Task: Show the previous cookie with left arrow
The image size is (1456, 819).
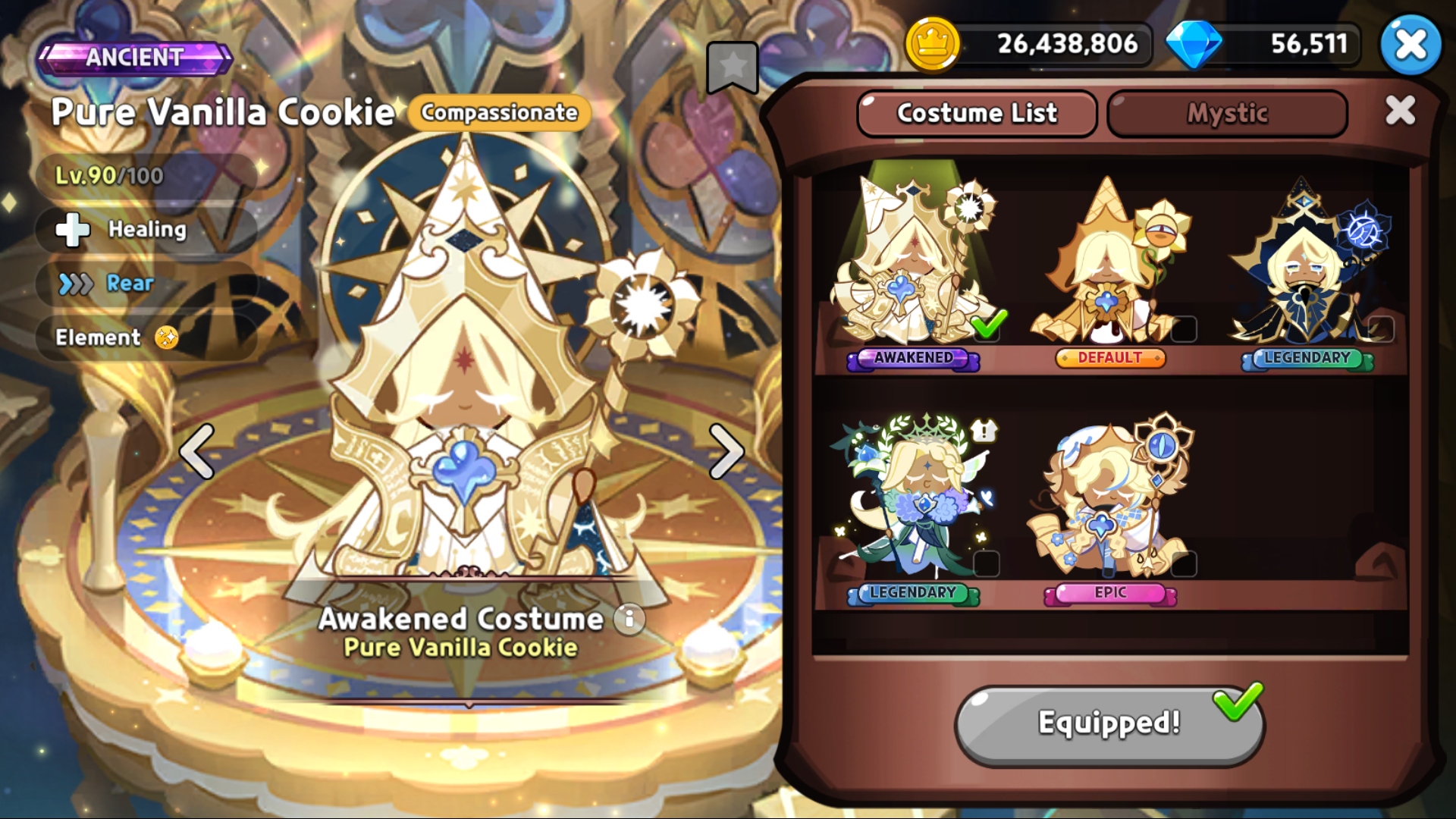Action: point(197,452)
